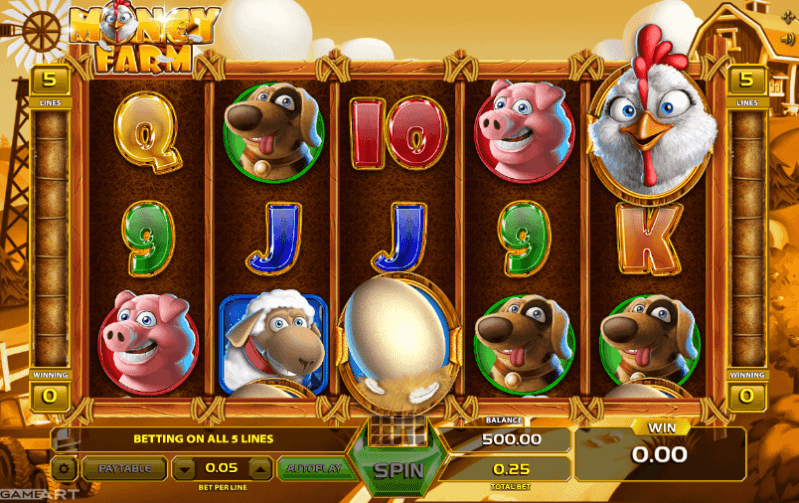This screenshot has height=503, width=799.
Task: Open the Paytable
Action: (x=125, y=467)
